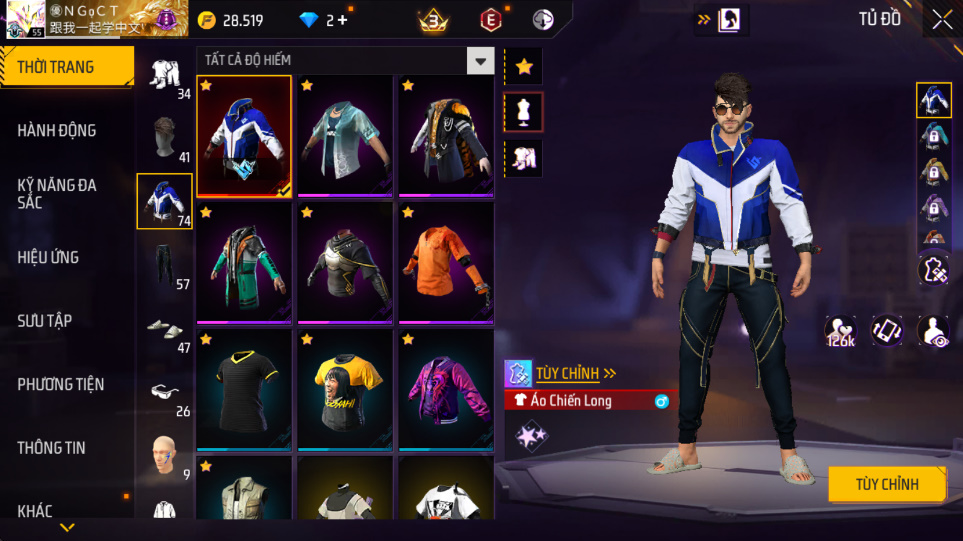Open the Hiệu Ứng section

pyautogui.click(x=48, y=257)
